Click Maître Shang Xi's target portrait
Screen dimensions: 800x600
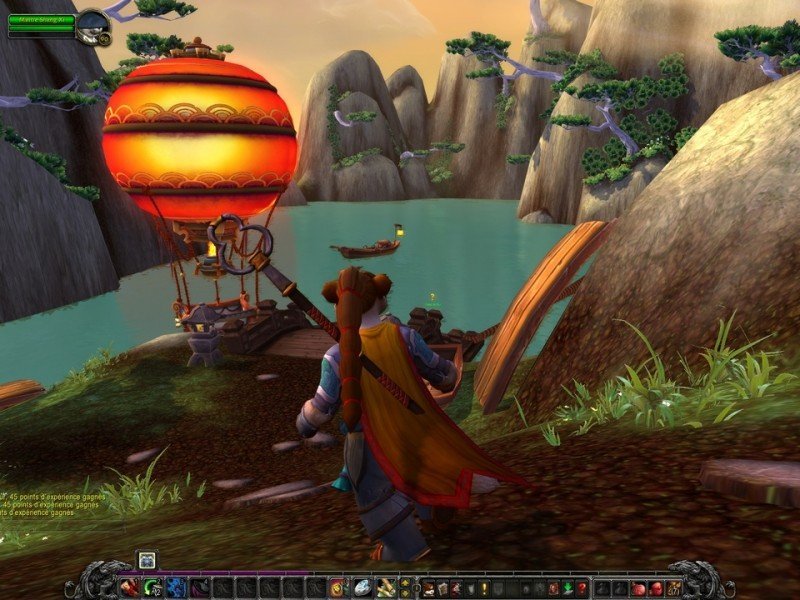[93, 25]
